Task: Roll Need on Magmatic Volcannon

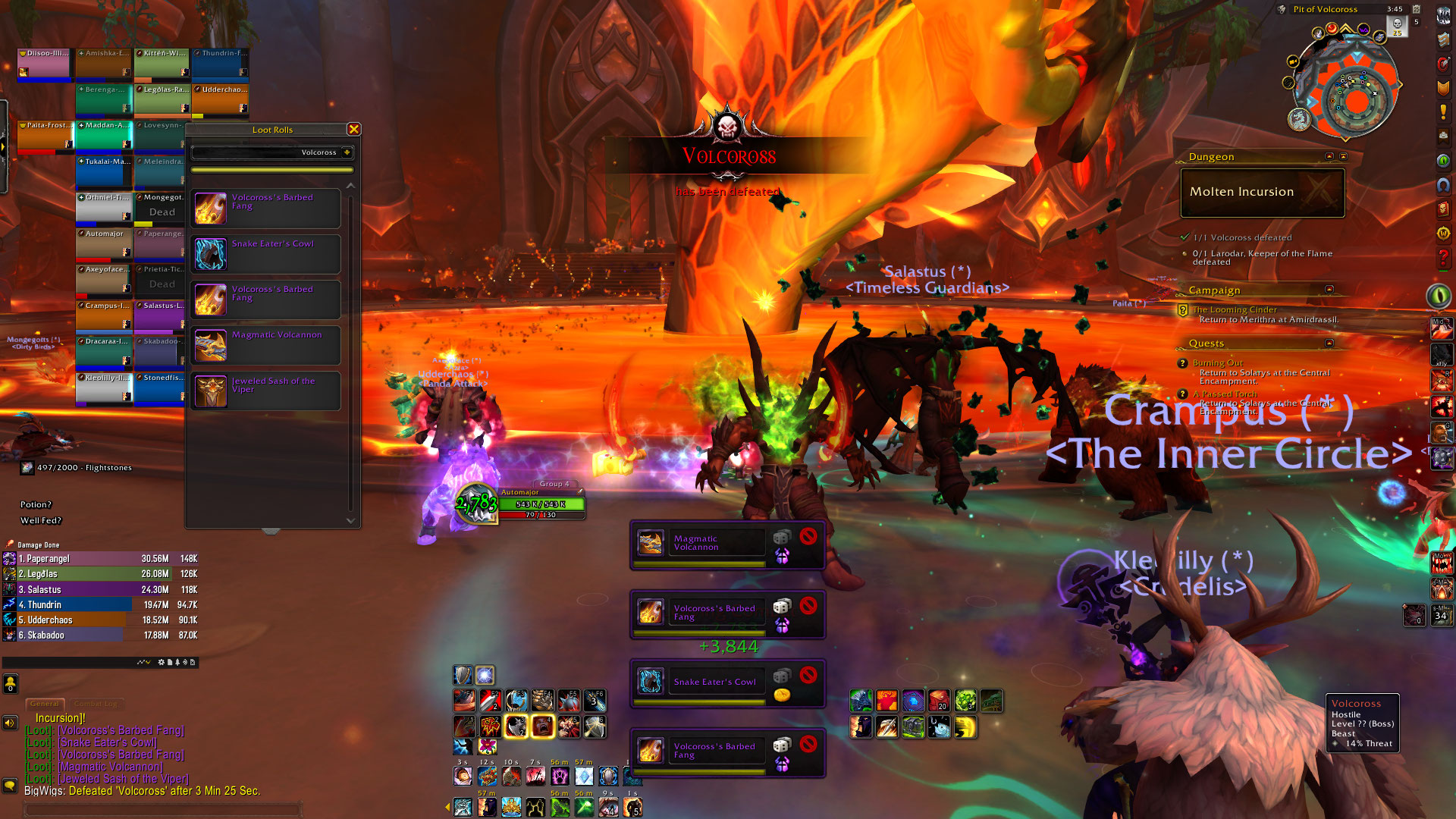Action: click(782, 537)
